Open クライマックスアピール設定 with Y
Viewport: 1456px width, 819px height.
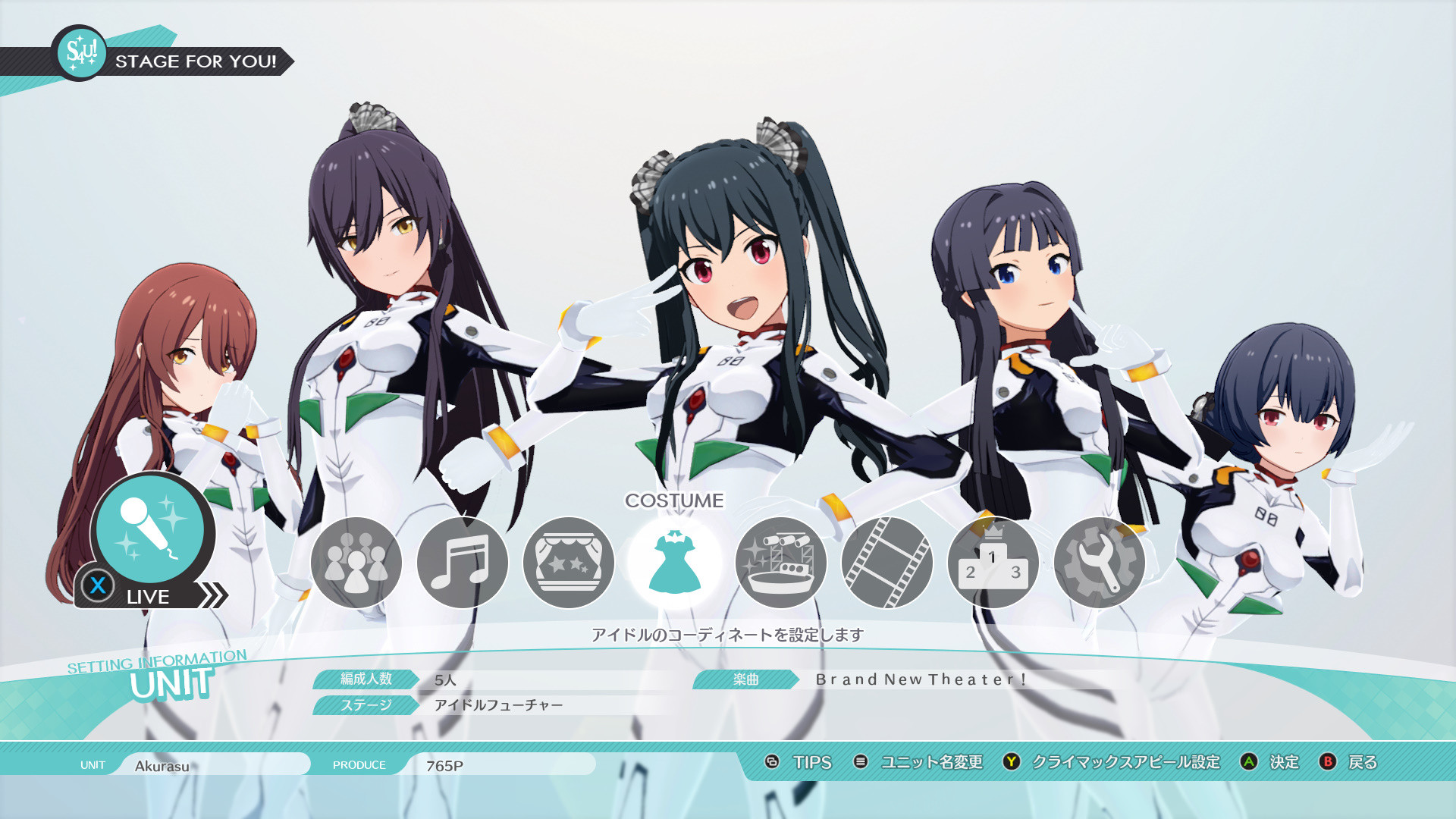click(x=1124, y=763)
